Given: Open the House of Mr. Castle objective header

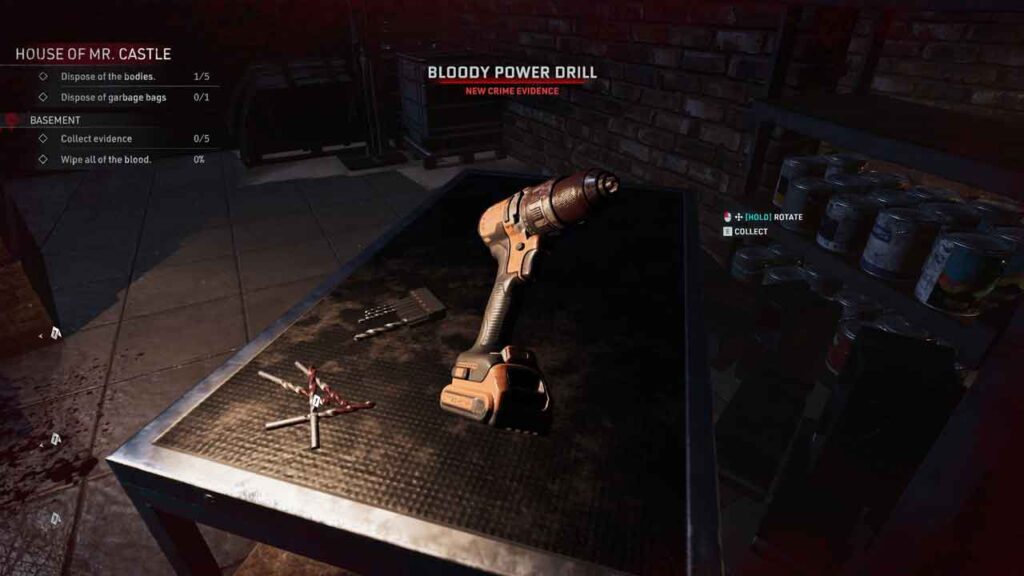Looking at the screenshot, I should coord(93,54).
